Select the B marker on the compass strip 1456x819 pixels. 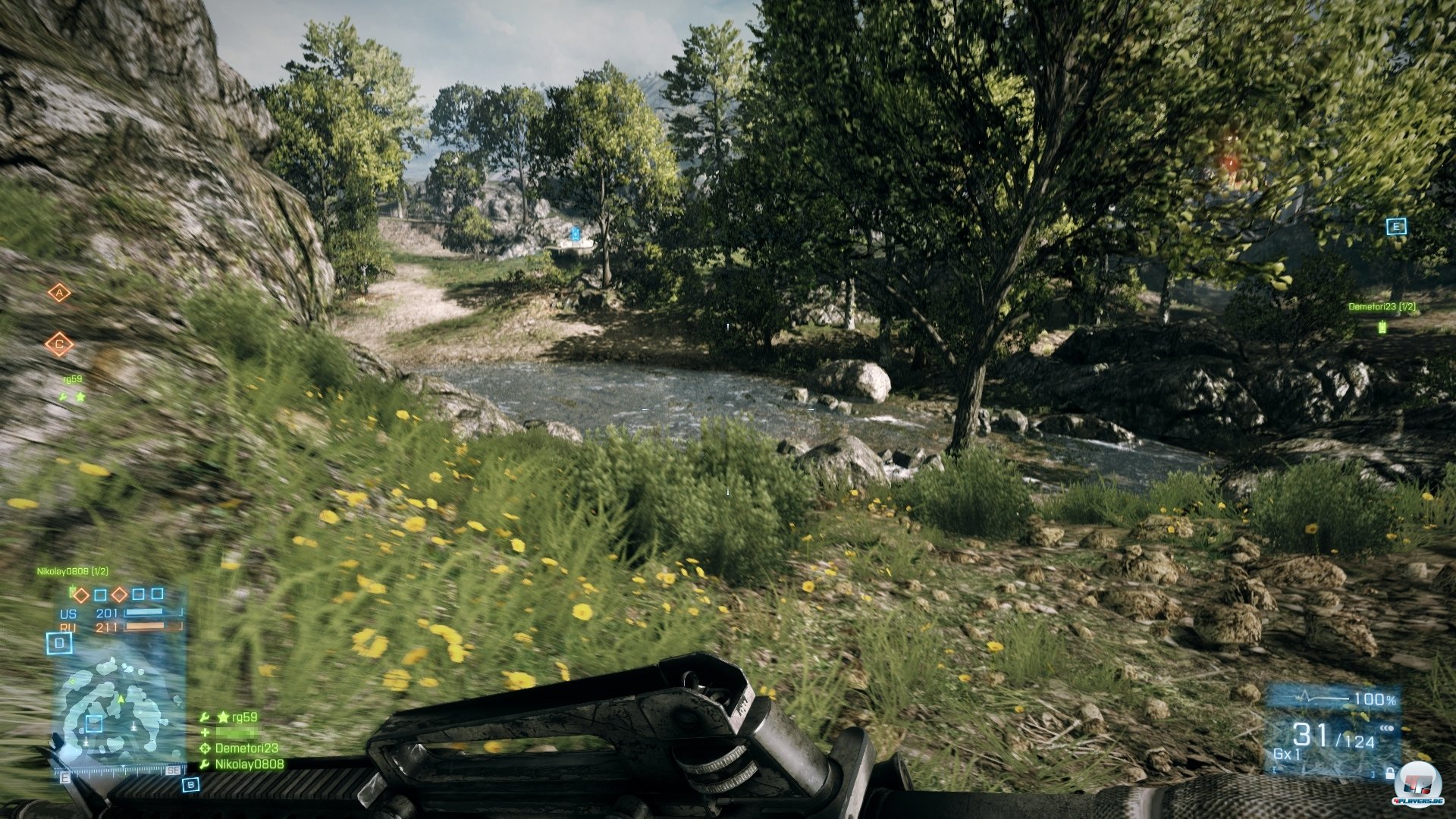point(191,786)
